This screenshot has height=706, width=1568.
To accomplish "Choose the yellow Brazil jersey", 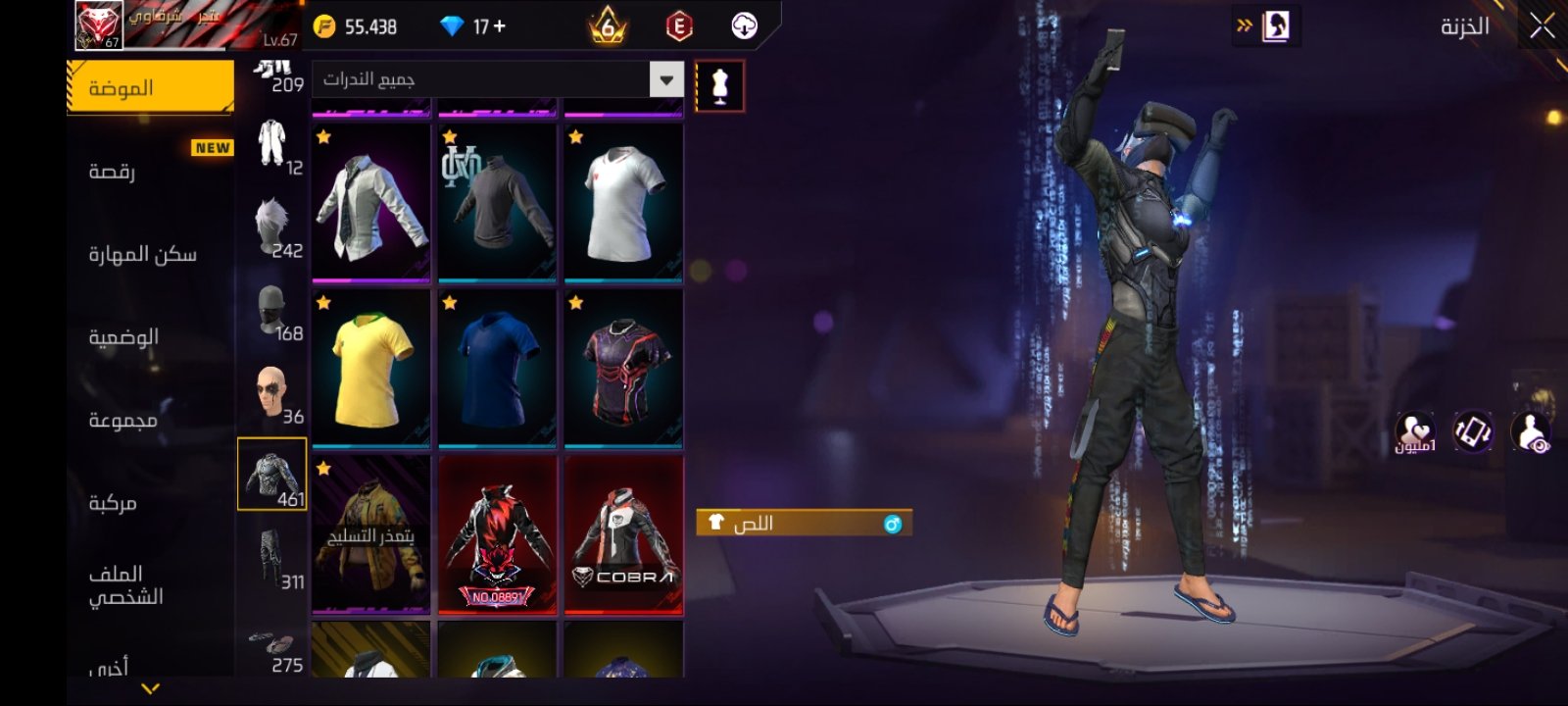I will 370,370.
